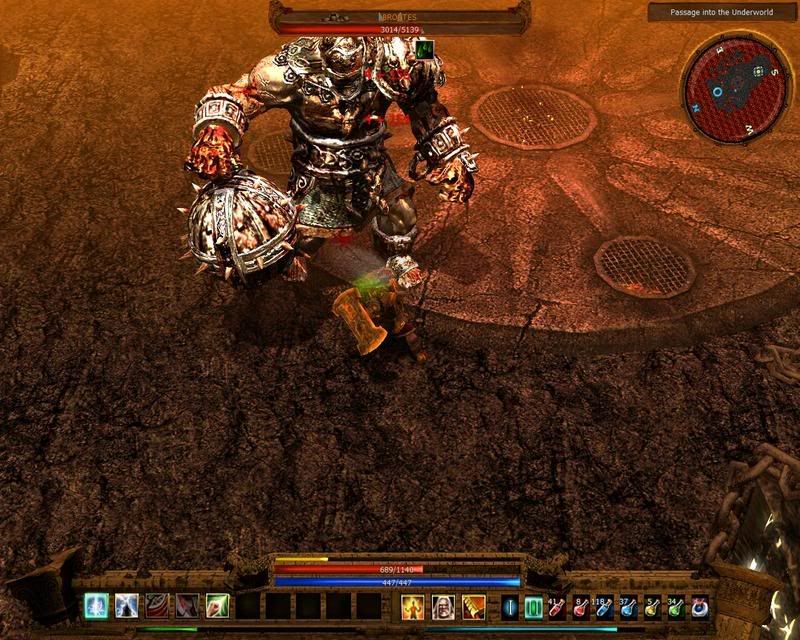The height and width of the screenshot is (640, 800).
Task: Activate the glowing cyan figure skill
Action: point(97,605)
